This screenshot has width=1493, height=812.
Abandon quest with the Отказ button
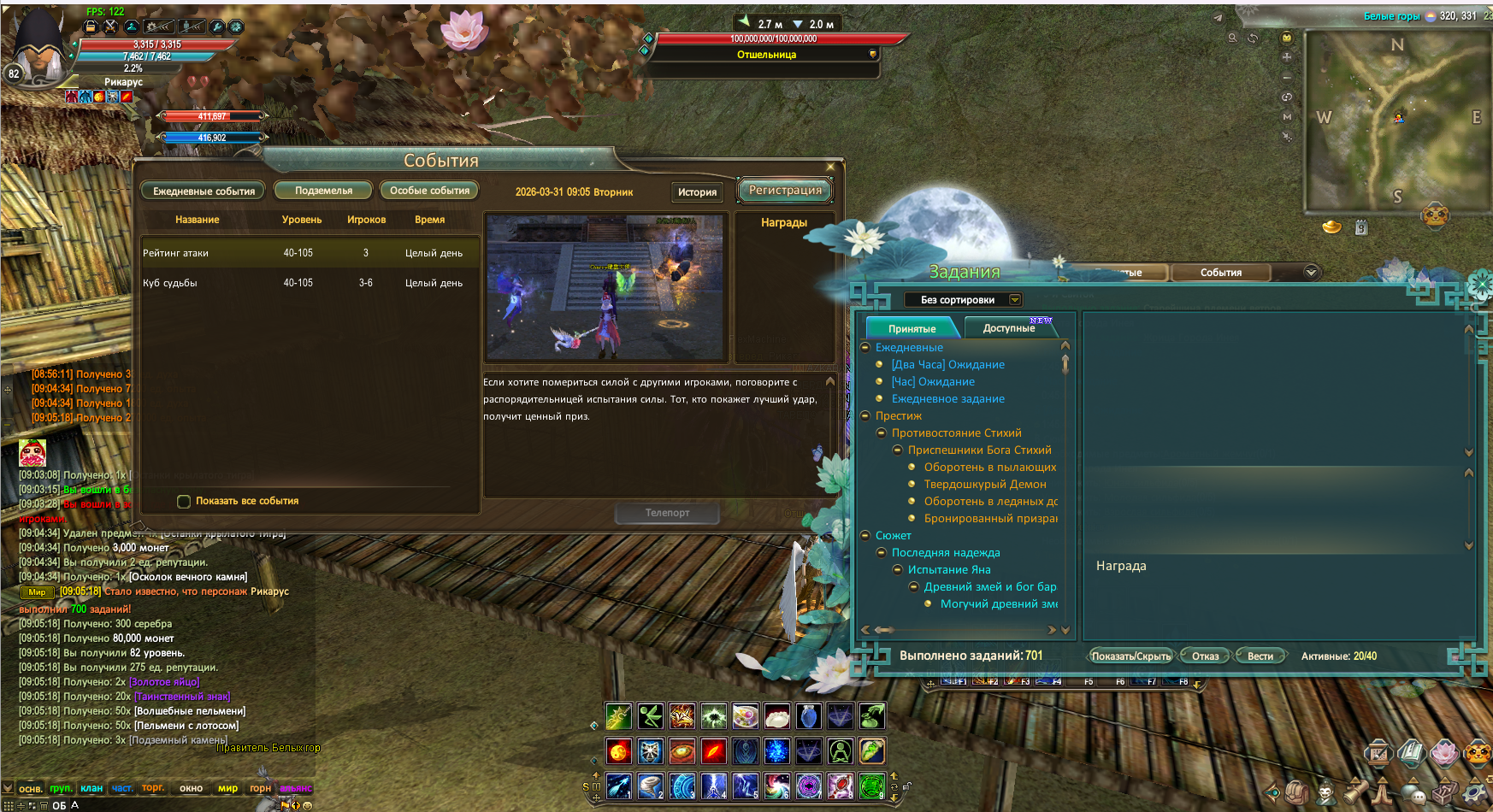(x=1205, y=656)
